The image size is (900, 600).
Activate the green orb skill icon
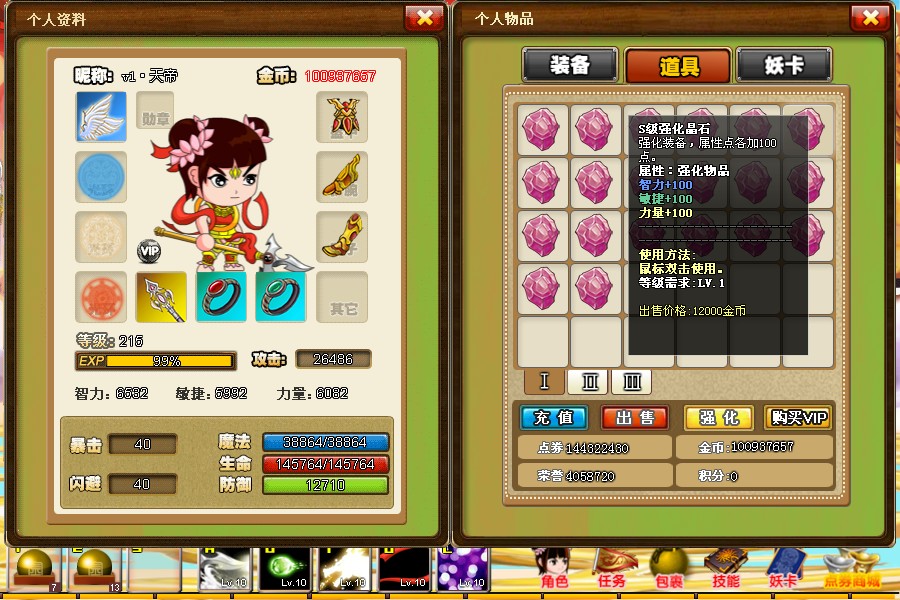pyautogui.click(x=286, y=569)
